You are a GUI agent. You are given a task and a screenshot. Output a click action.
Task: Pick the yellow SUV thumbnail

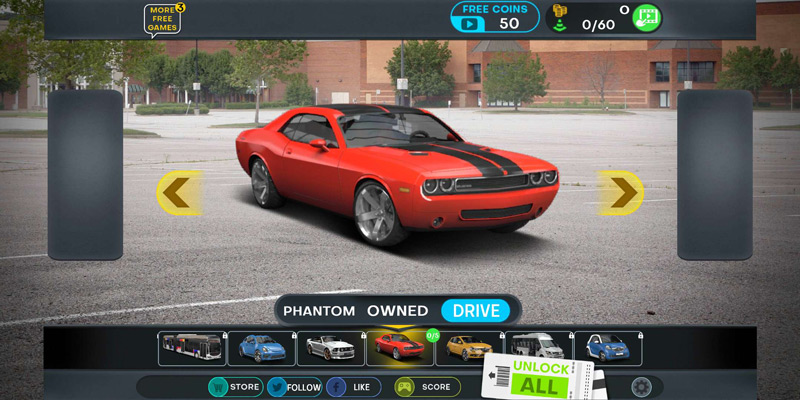(x=469, y=349)
